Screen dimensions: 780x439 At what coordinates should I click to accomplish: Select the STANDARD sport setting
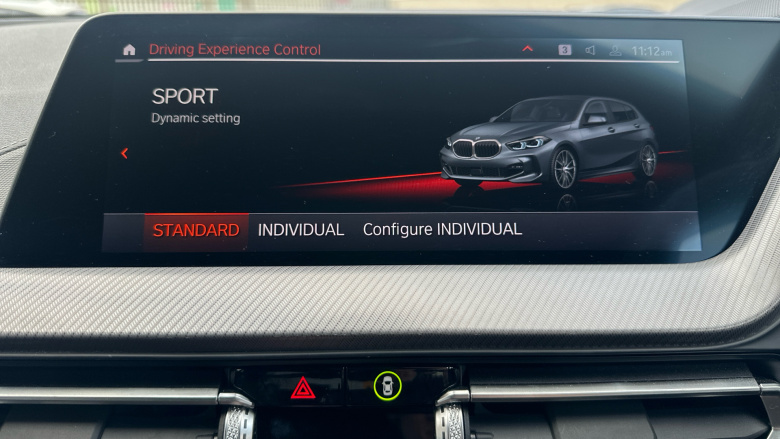tap(196, 230)
